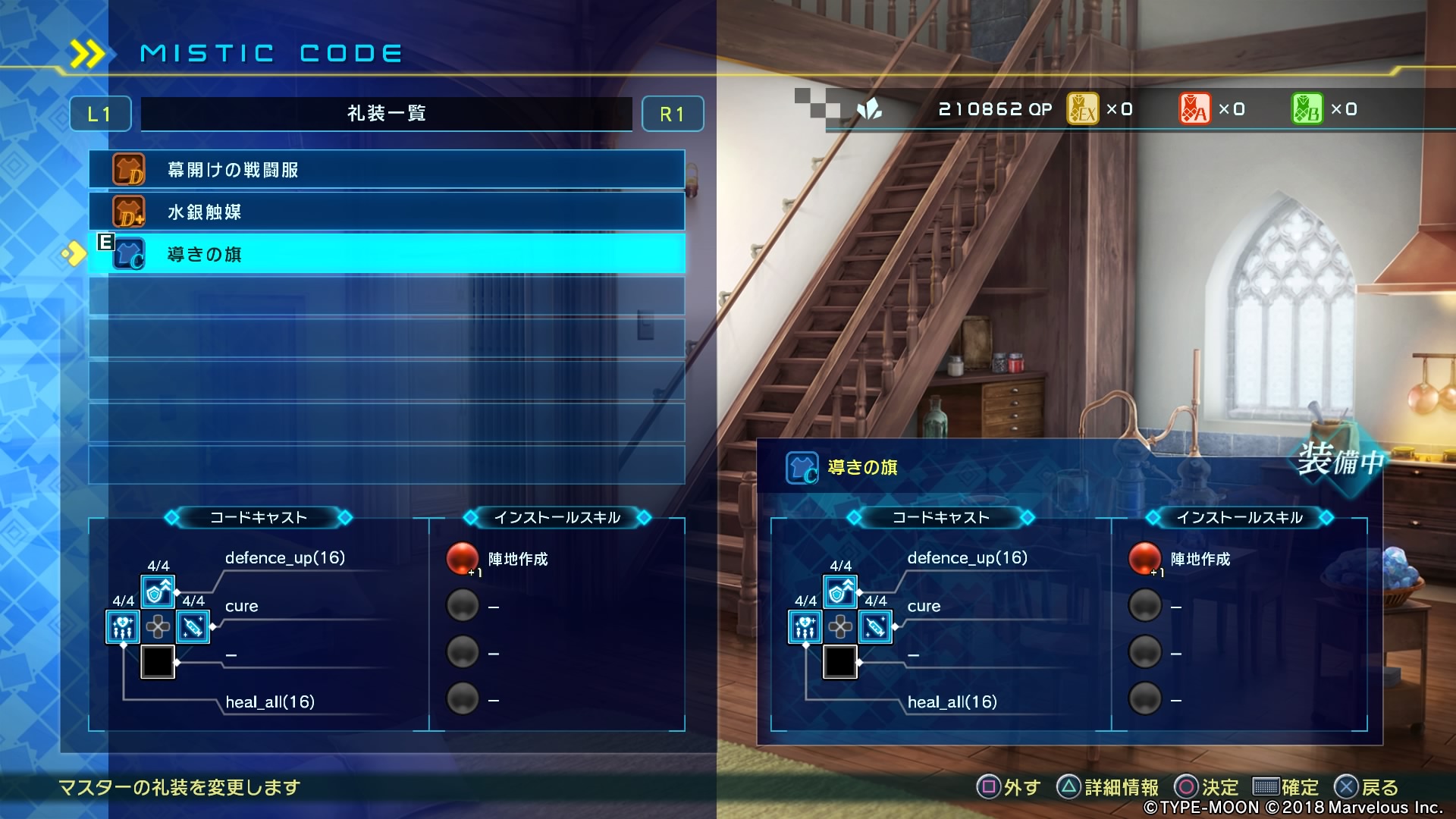Select the 陣地作成 skill orb in equipped panel

(1145, 559)
